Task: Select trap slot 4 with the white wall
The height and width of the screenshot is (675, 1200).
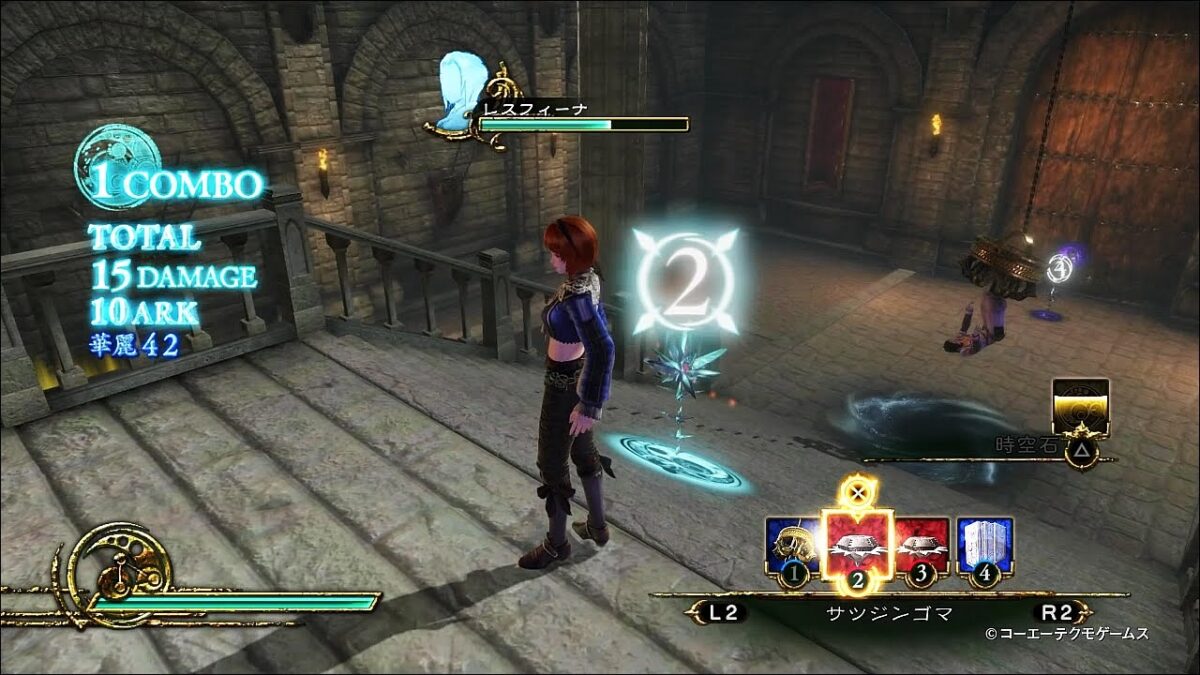Action: (x=984, y=546)
